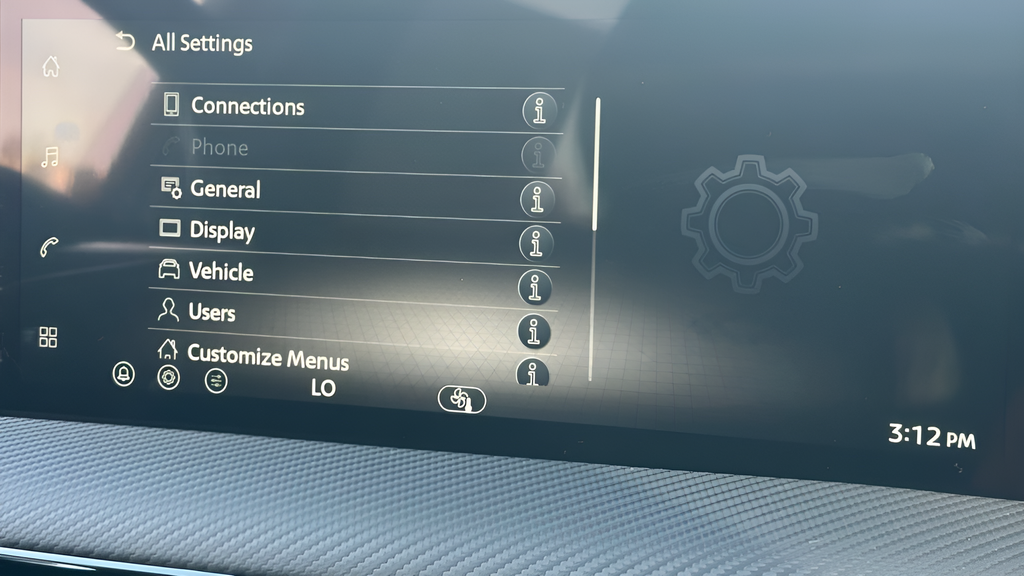Tap the info icon beside General
This screenshot has height=576, width=1024.
537,199
